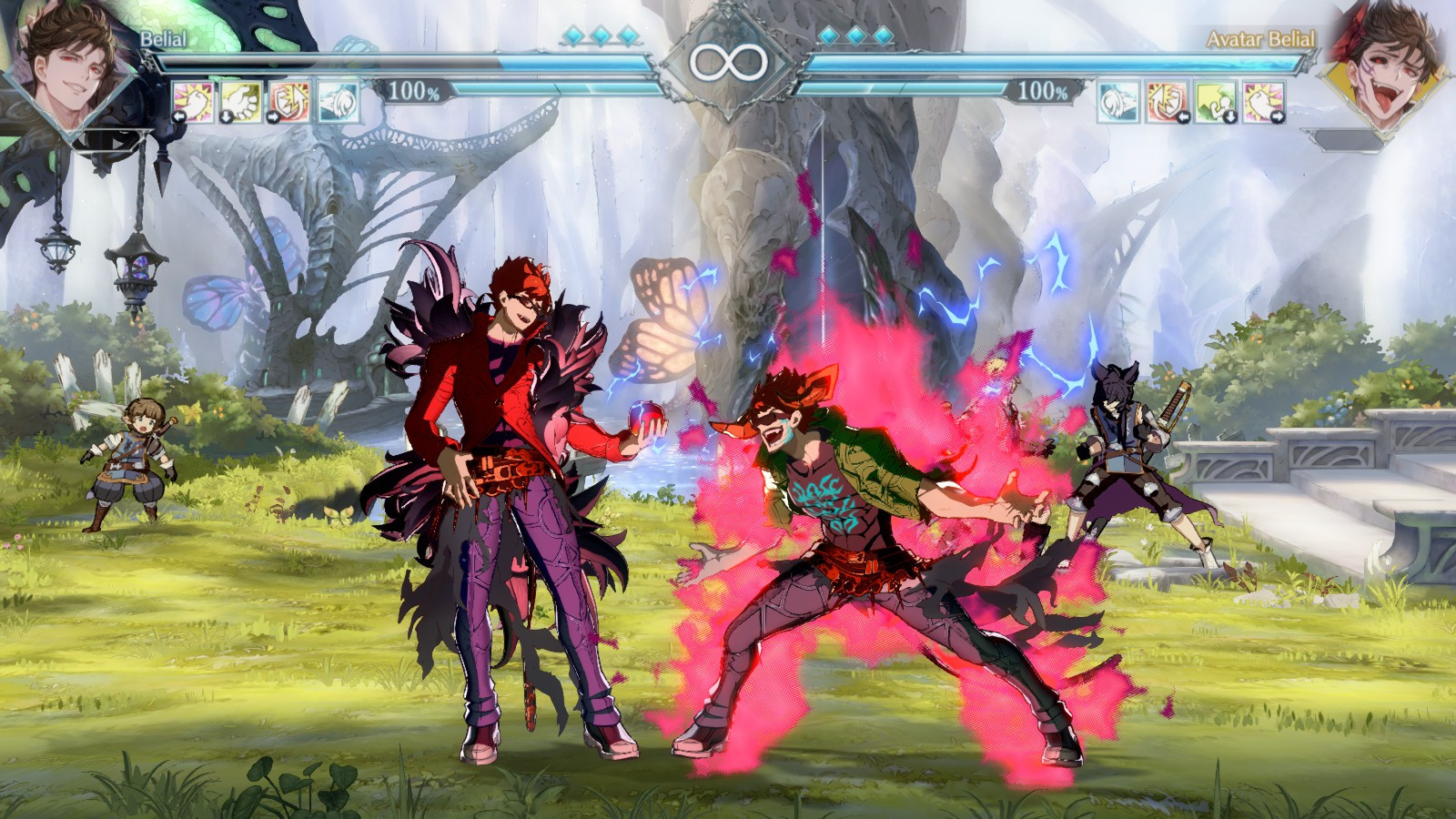Toggle the first round-win diamond on left side
The height and width of the screenshot is (819, 1456).
pos(573,33)
